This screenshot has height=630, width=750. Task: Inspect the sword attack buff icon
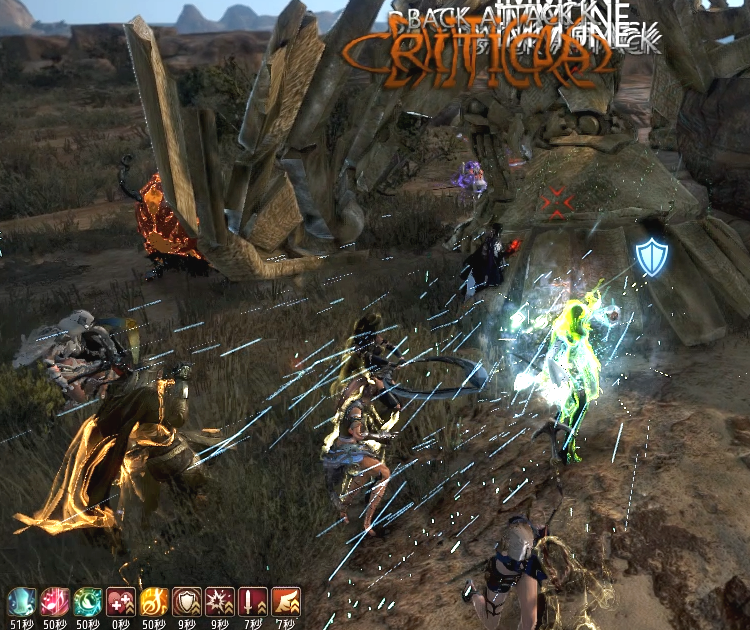(x=252, y=600)
